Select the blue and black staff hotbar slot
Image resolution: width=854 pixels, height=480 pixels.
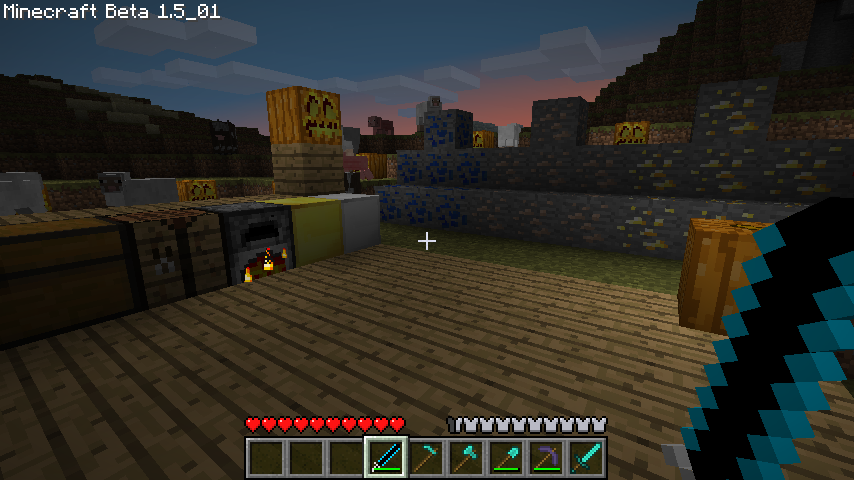coord(385,458)
